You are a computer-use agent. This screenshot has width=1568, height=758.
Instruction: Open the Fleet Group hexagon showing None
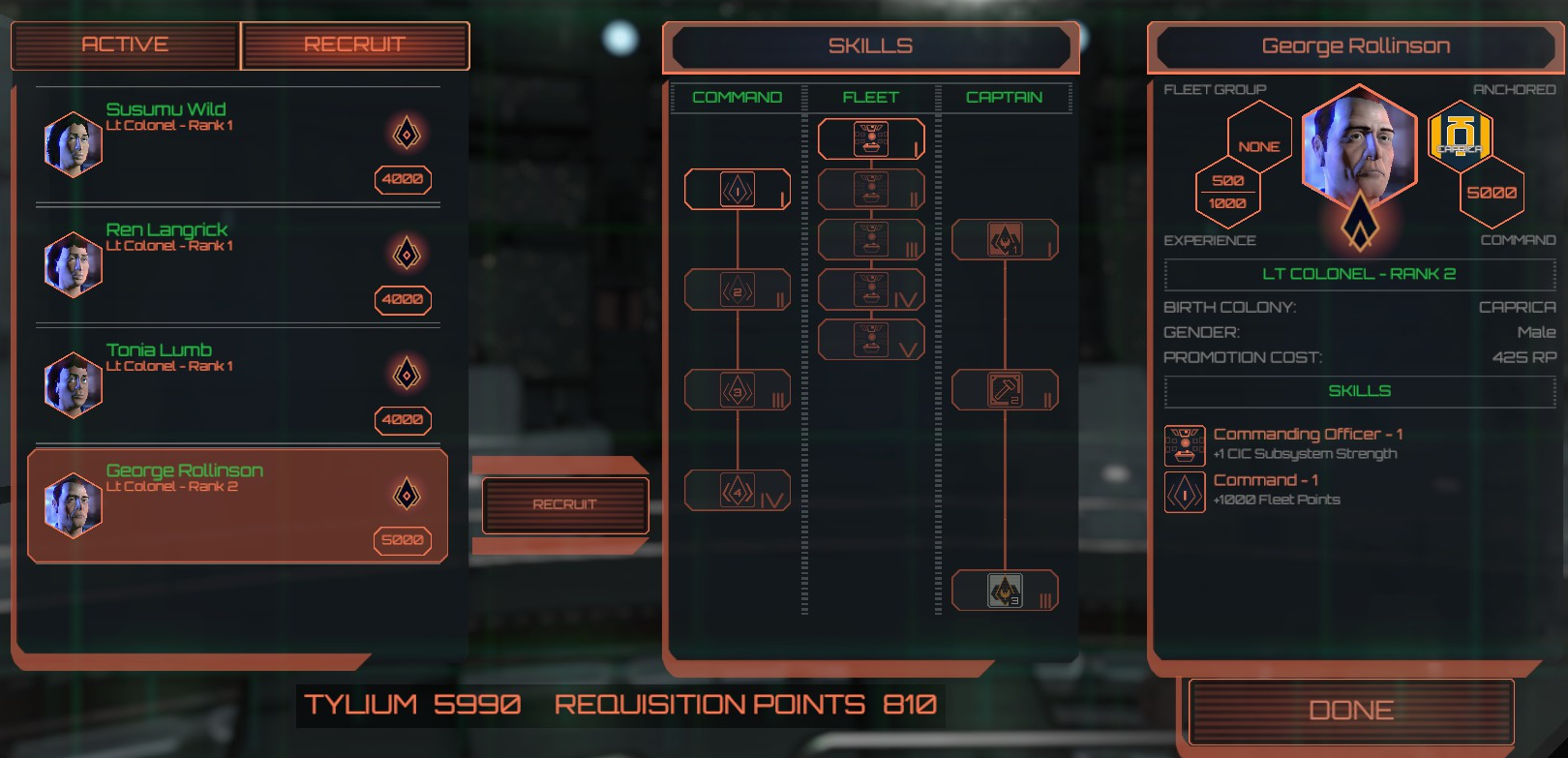tap(1259, 141)
